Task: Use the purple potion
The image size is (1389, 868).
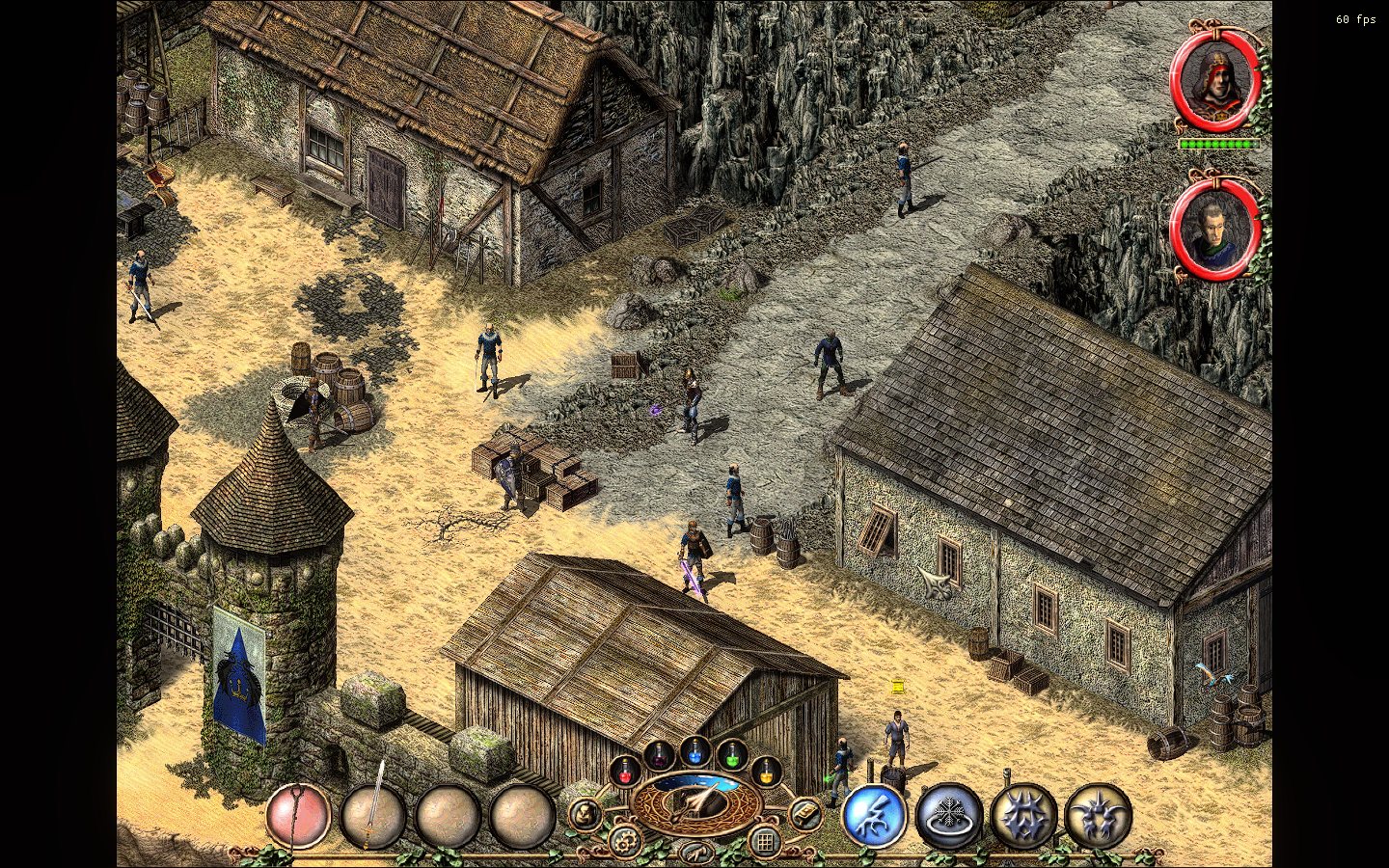Action: [x=659, y=755]
